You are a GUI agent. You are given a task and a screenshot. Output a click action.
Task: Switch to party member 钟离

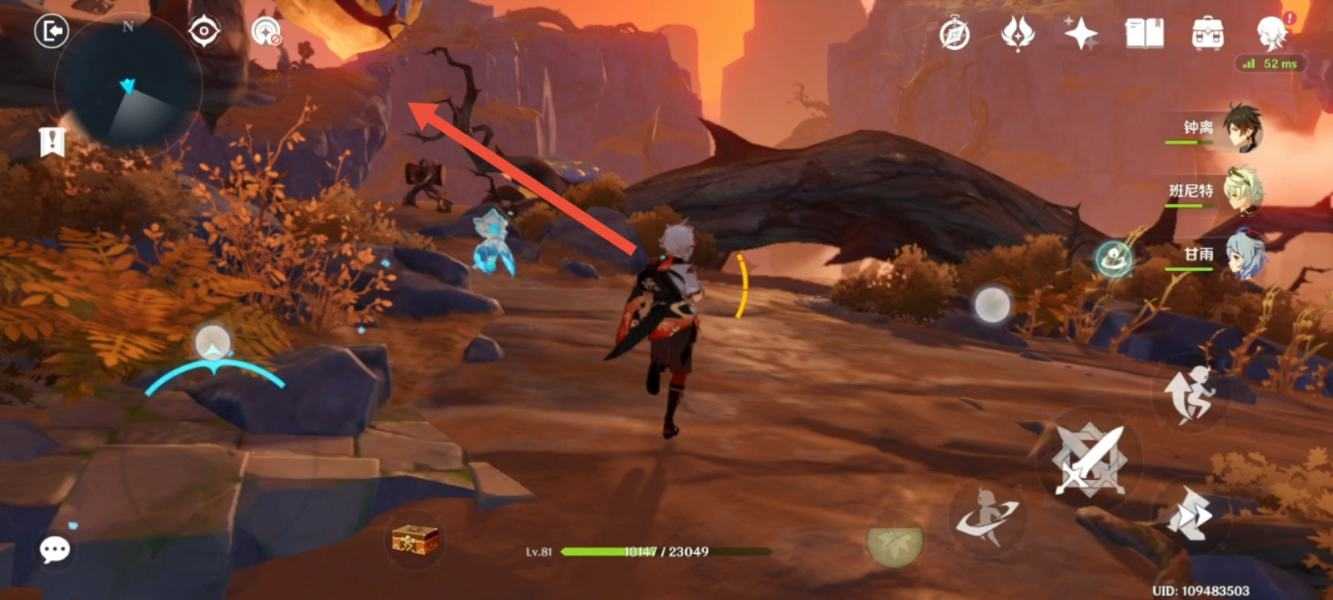(x=1242, y=128)
